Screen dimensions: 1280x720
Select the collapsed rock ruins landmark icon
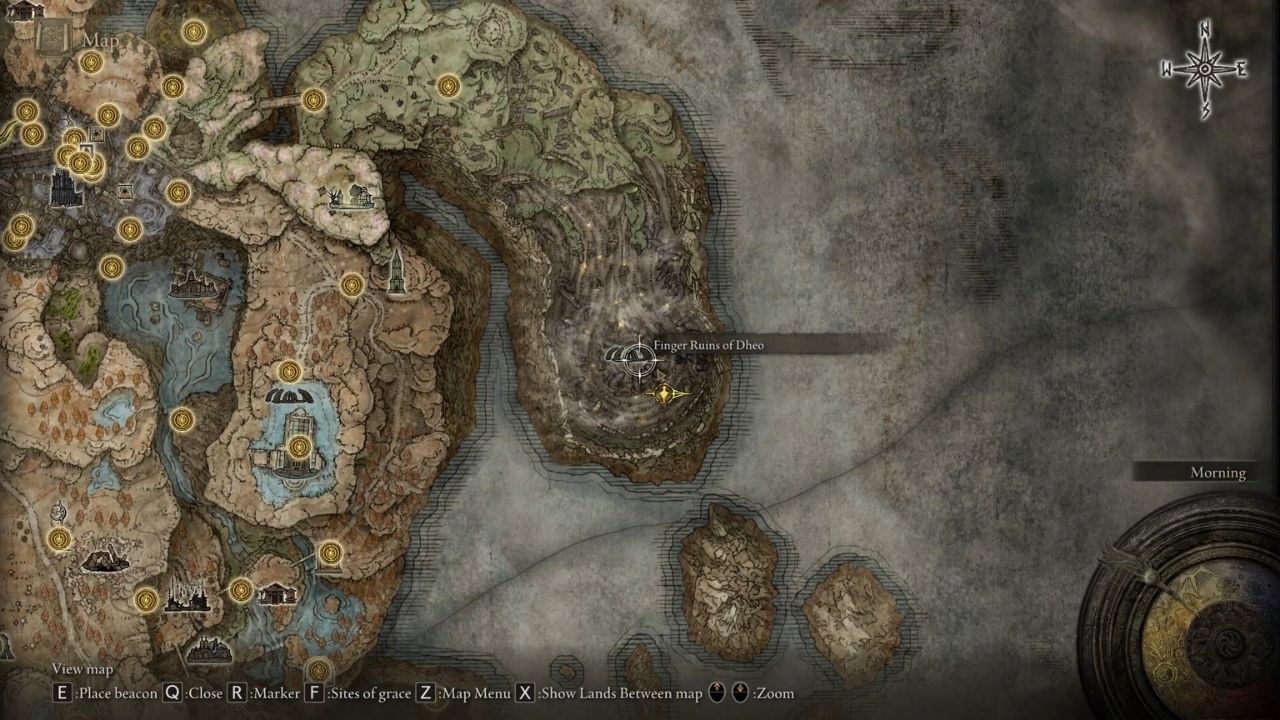pos(104,560)
